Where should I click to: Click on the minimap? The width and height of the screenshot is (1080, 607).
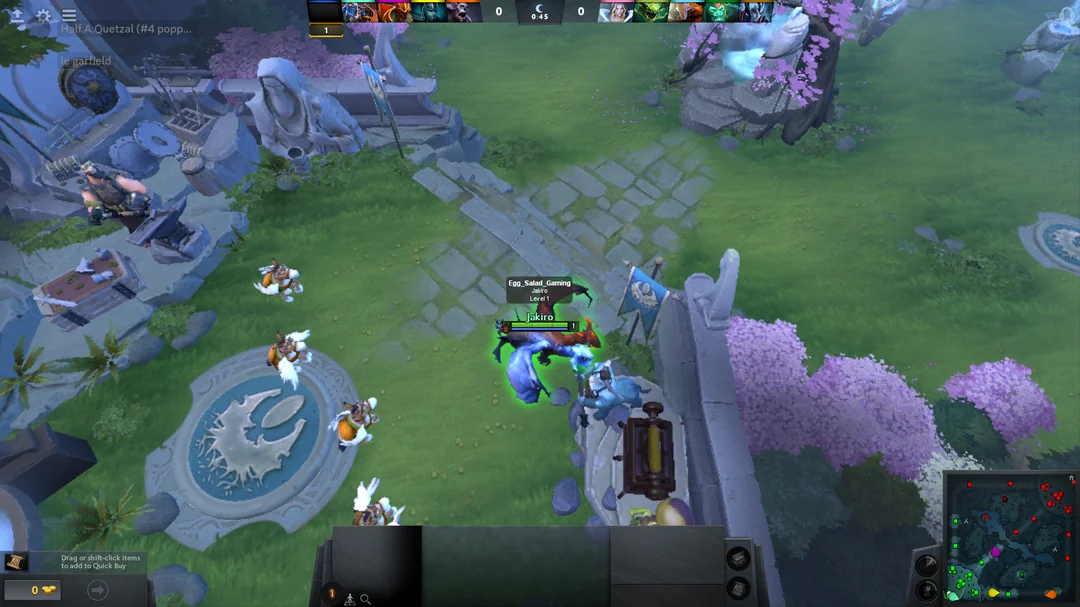point(1010,539)
